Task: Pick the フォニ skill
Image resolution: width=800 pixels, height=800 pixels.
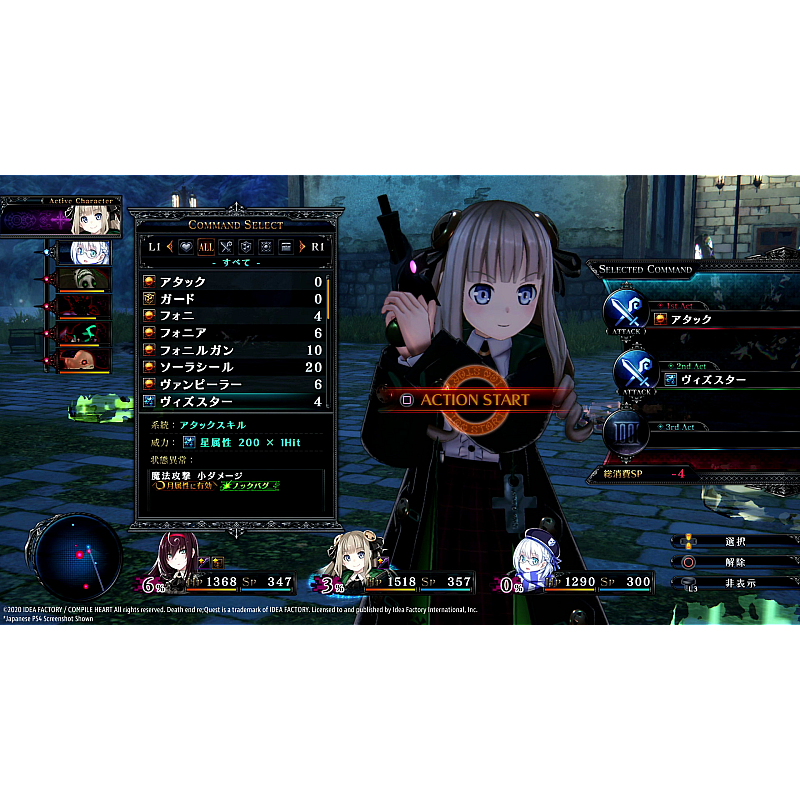Action: (x=232, y=316)
